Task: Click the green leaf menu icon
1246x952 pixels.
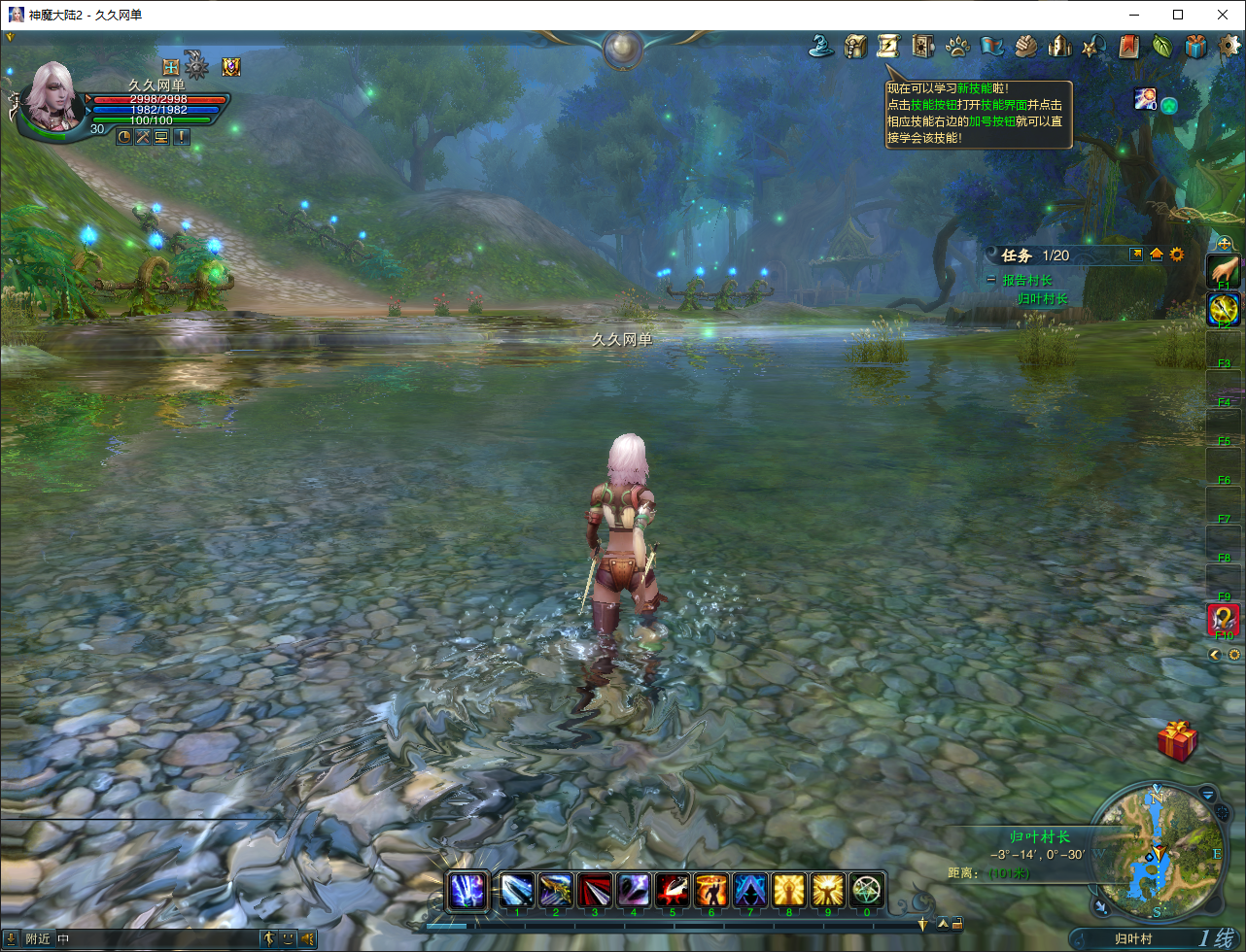Action: coord(1161,46)
